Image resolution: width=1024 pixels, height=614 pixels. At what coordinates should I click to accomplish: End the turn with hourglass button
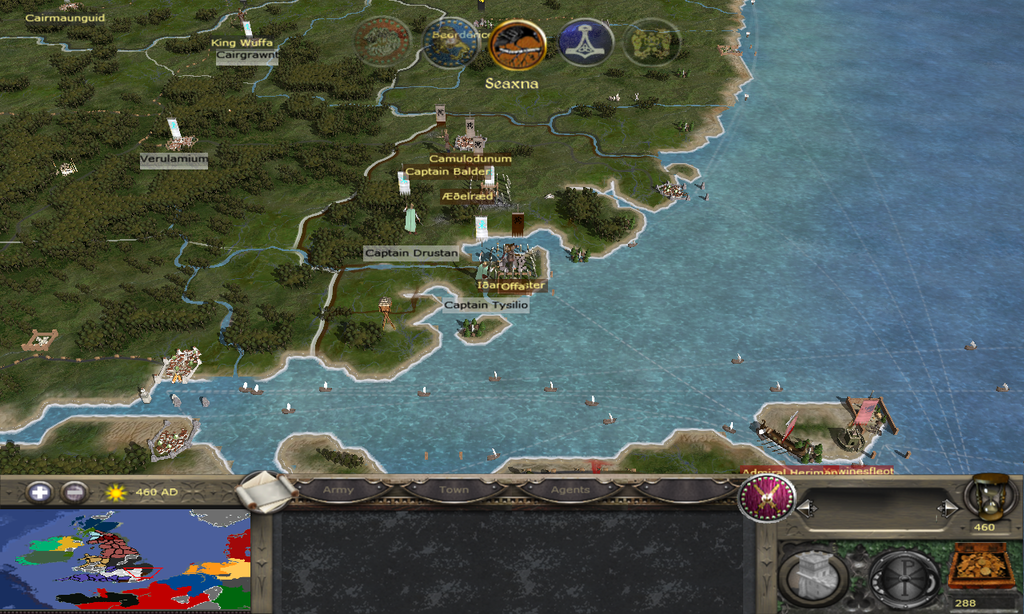tap(986, 496)
